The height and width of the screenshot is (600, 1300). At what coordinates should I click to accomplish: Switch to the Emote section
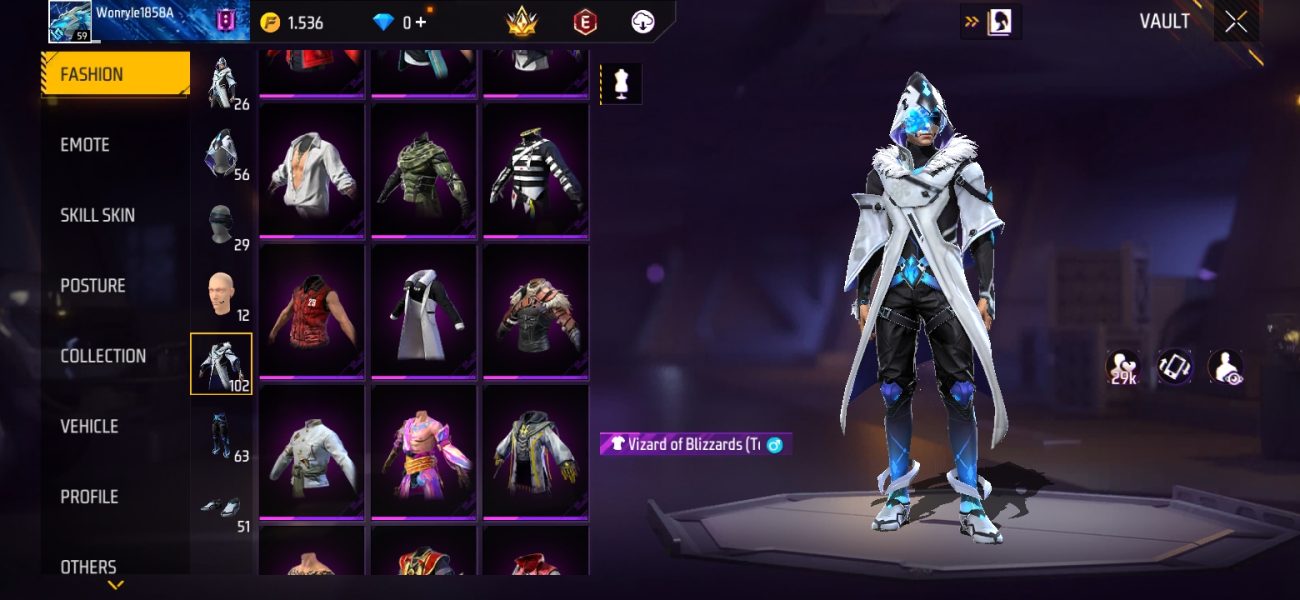point(85,145)
